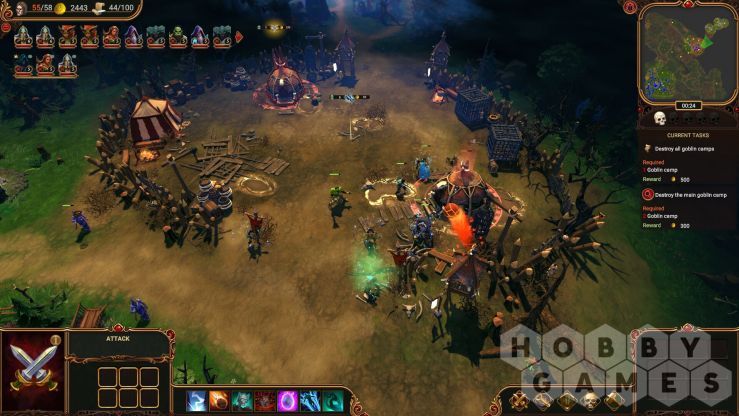739x416 pixels.
Task: Cast the lightning bolt spell
Action: 196,401
